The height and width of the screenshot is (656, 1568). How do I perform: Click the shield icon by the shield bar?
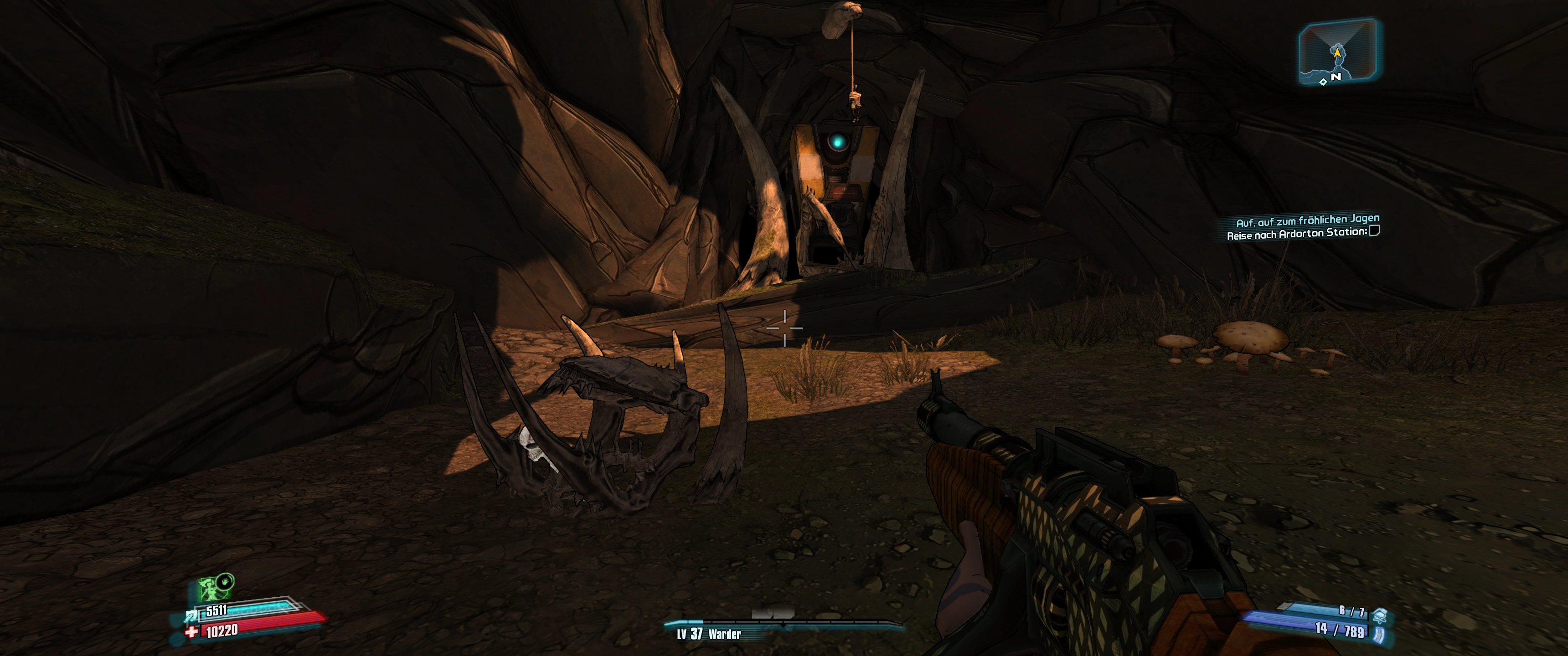191,616
